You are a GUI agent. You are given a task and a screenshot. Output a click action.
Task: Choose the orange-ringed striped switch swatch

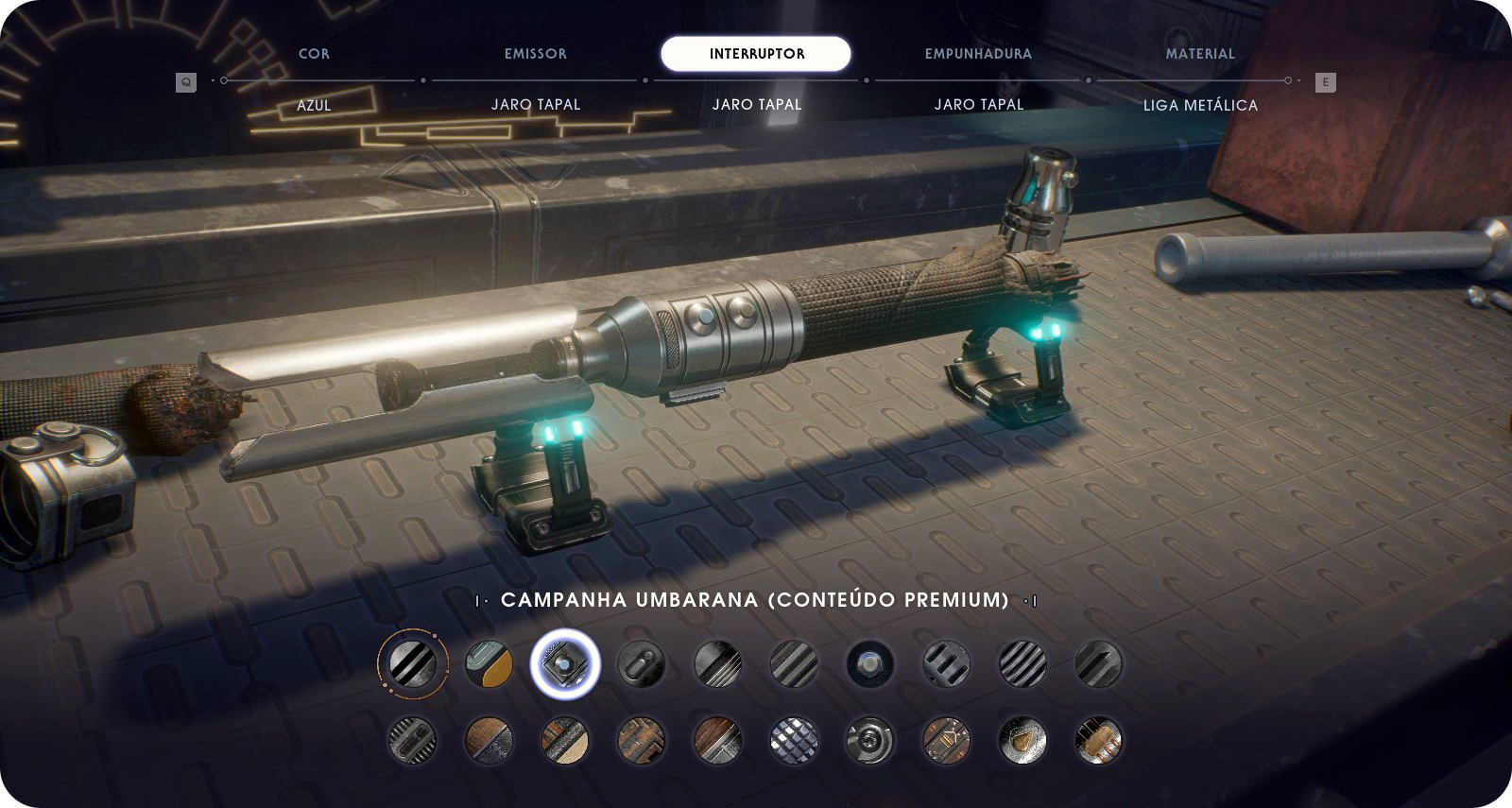pos(413,663)
